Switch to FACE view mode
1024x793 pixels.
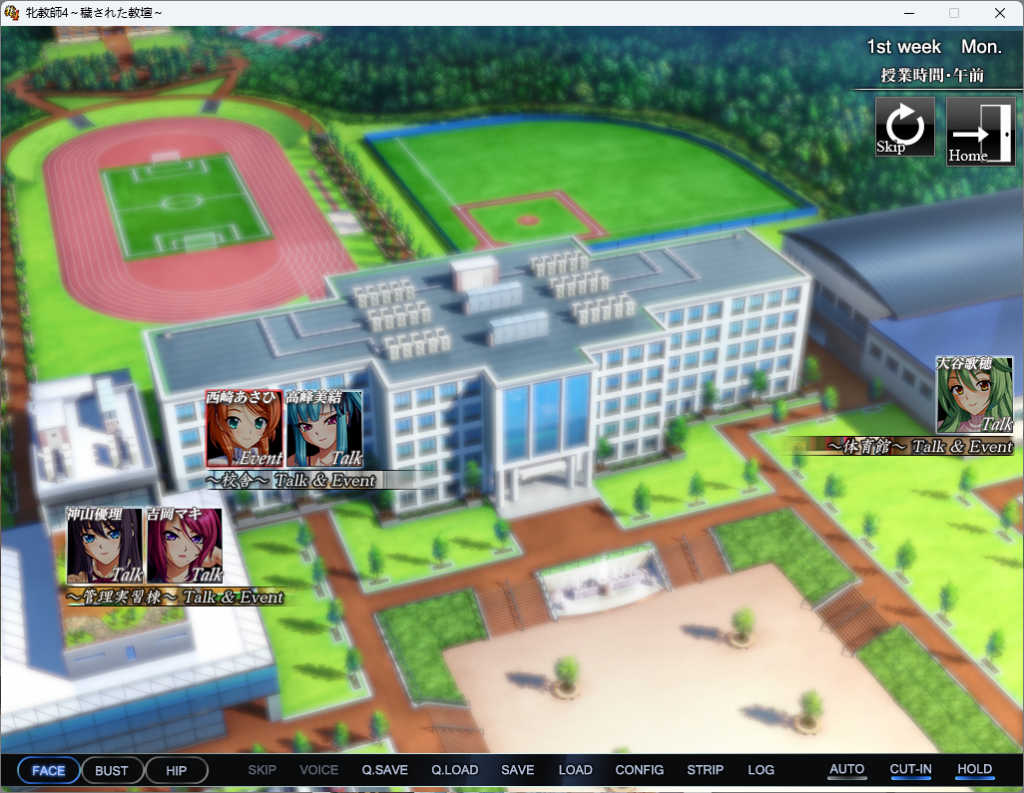point(48,771)
